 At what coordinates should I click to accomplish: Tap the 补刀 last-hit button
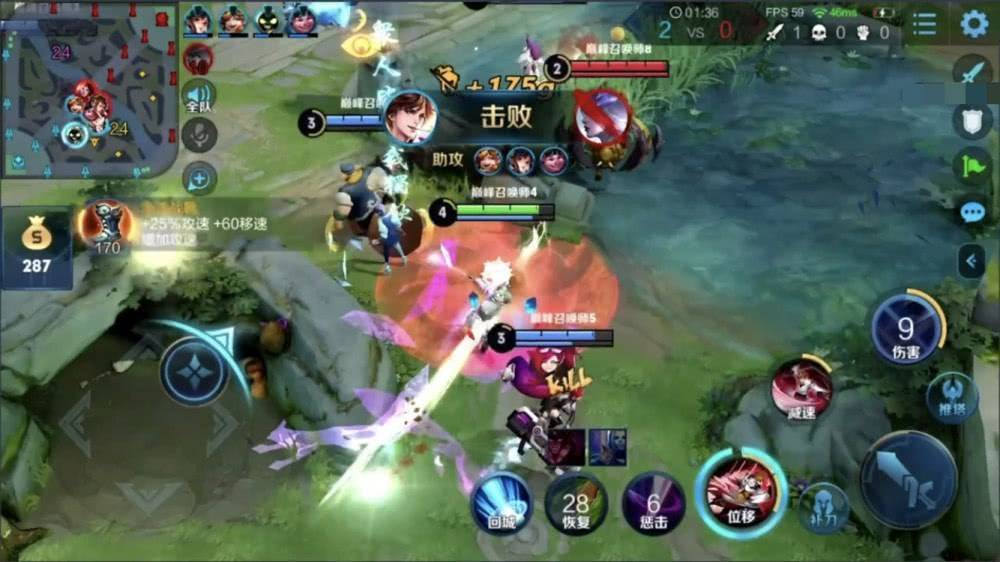tap(825, 507)
